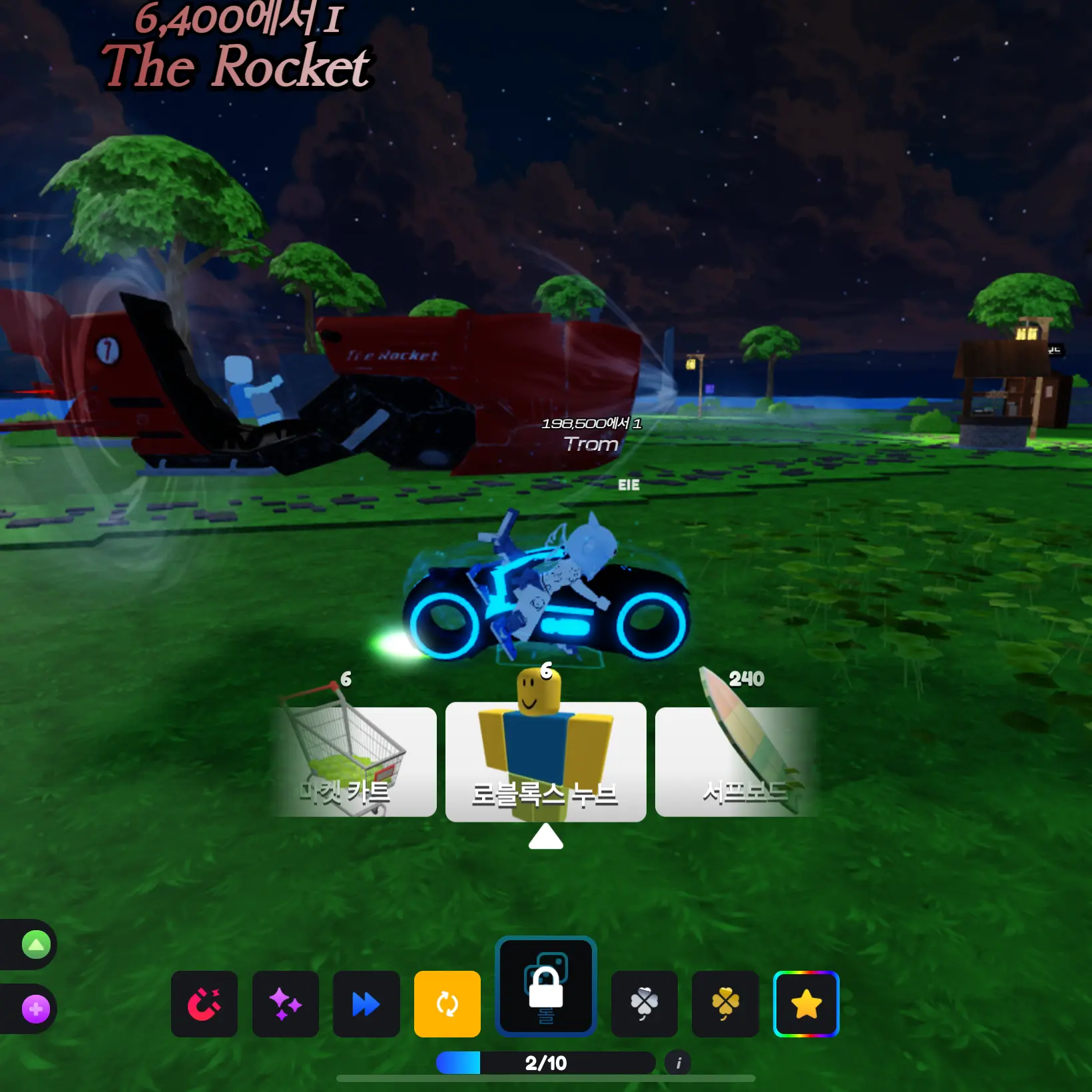
Task: Toggle the blue fast-forward button
Action: point(366,1003)
